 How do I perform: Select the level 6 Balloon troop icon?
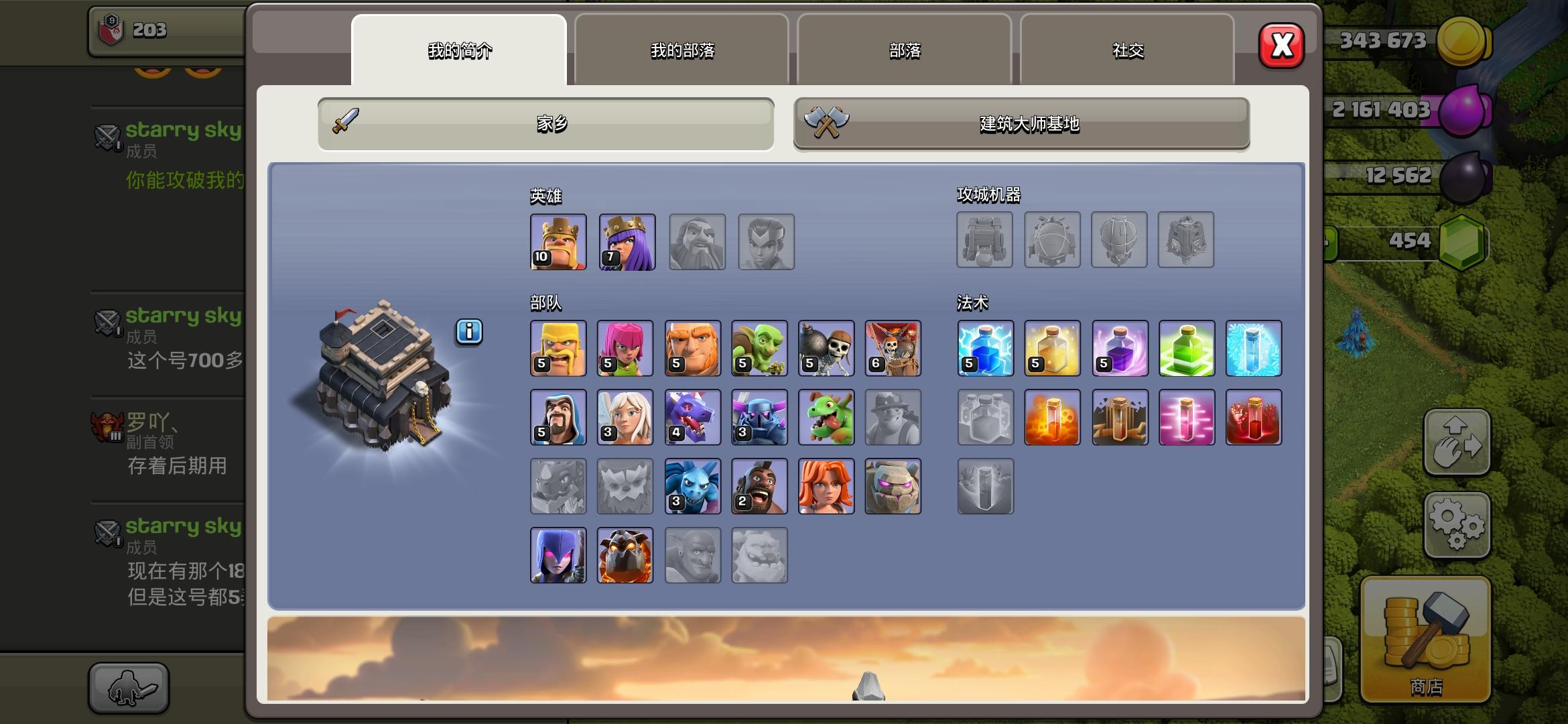click(894, 347)
